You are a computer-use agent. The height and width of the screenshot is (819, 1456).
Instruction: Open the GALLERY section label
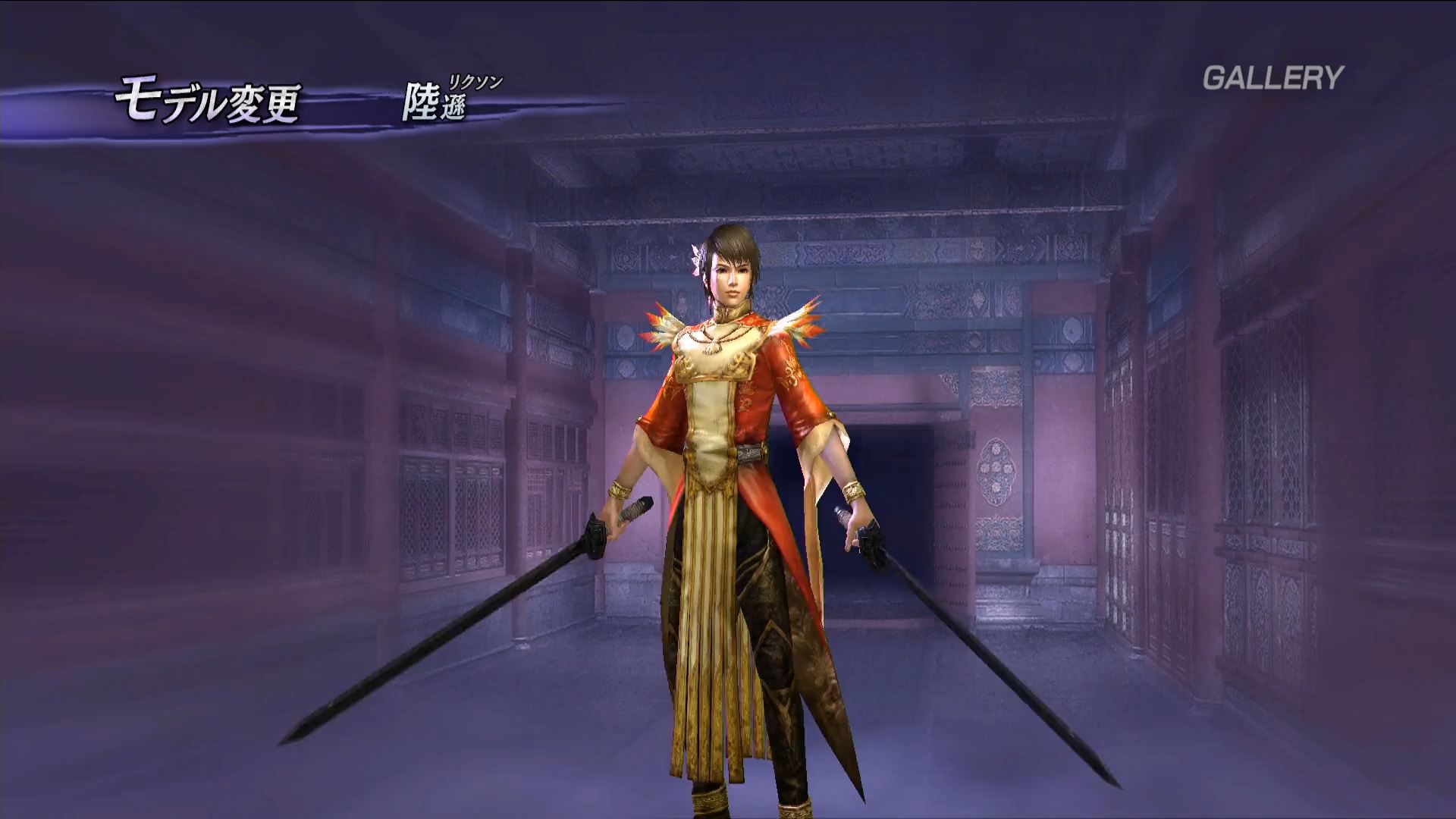(x=1272, y=78)
